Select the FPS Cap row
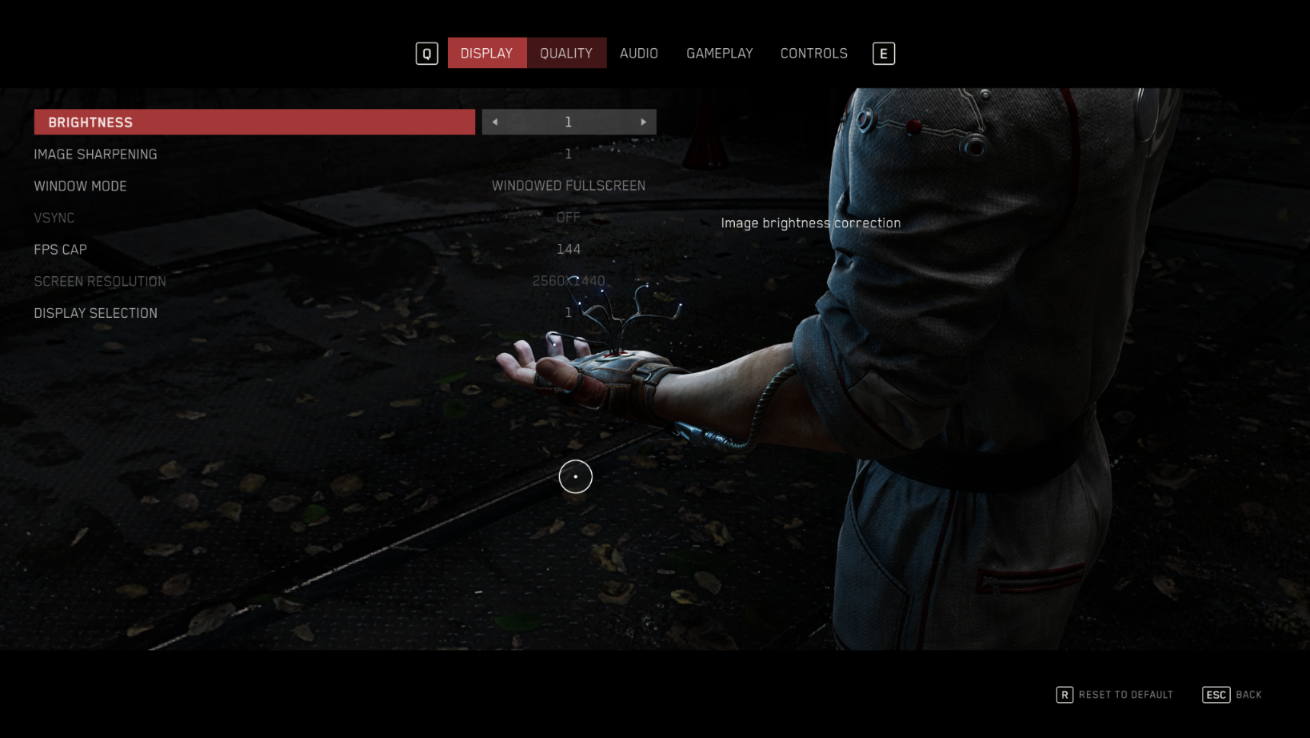Image resolution: width=1310 pixels, height=738 pixels. [61, 249]
